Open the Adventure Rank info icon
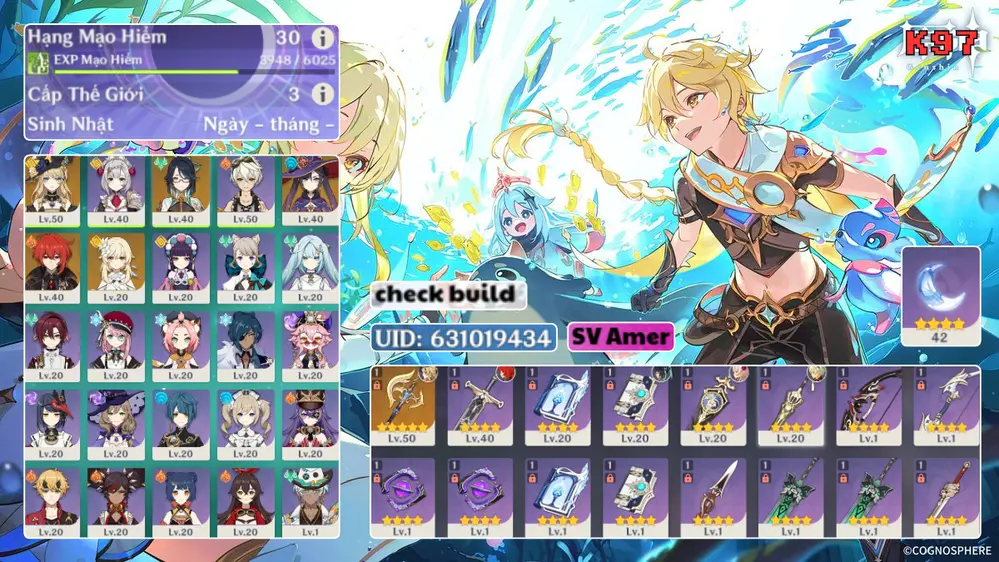 321,38
